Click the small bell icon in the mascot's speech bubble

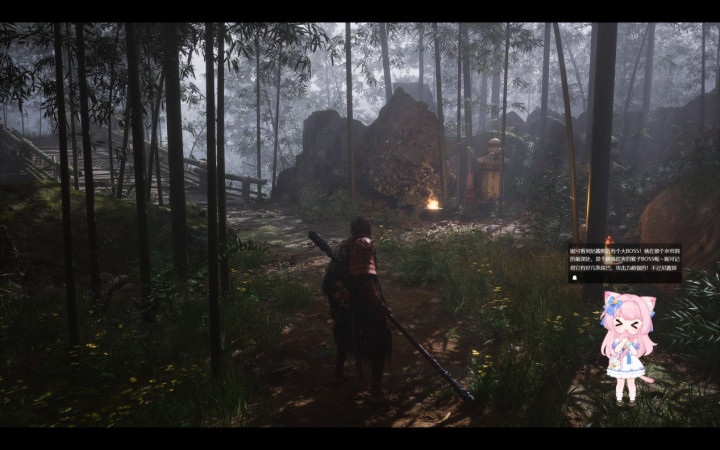coord(573,277)
